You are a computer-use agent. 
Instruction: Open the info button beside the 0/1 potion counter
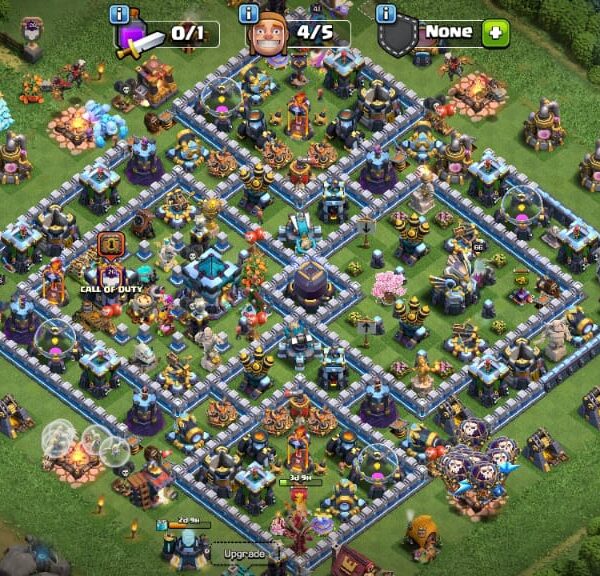122,13
